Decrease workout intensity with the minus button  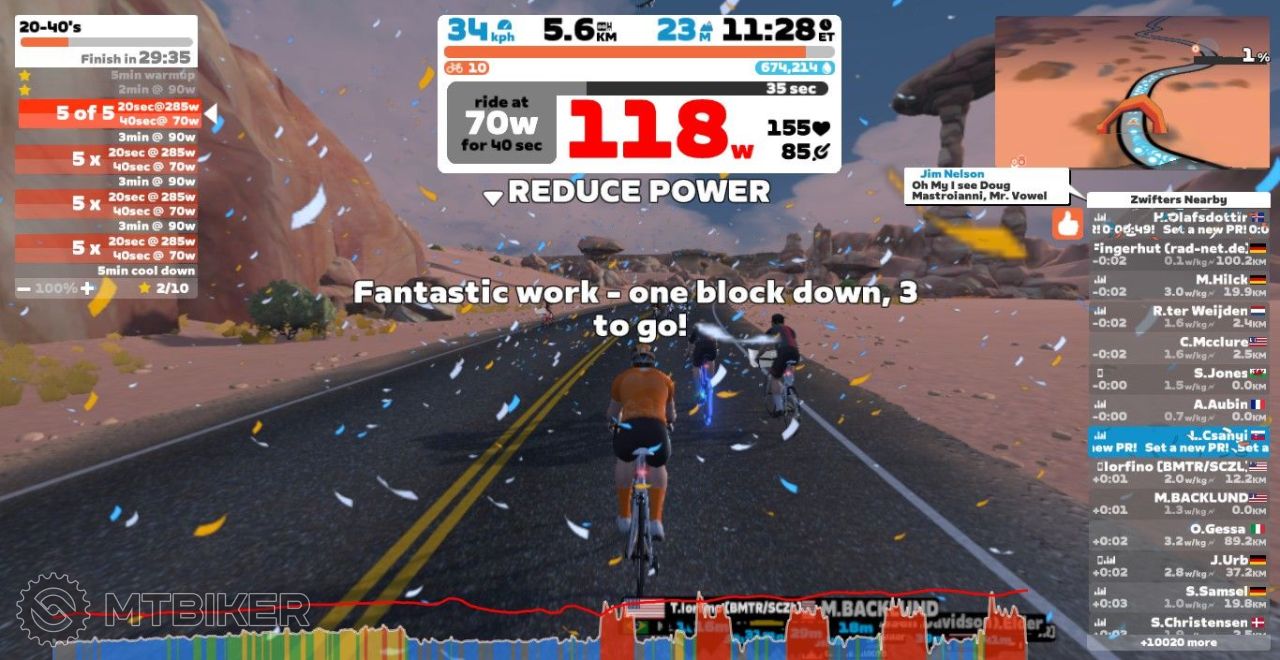pos(23,289)
